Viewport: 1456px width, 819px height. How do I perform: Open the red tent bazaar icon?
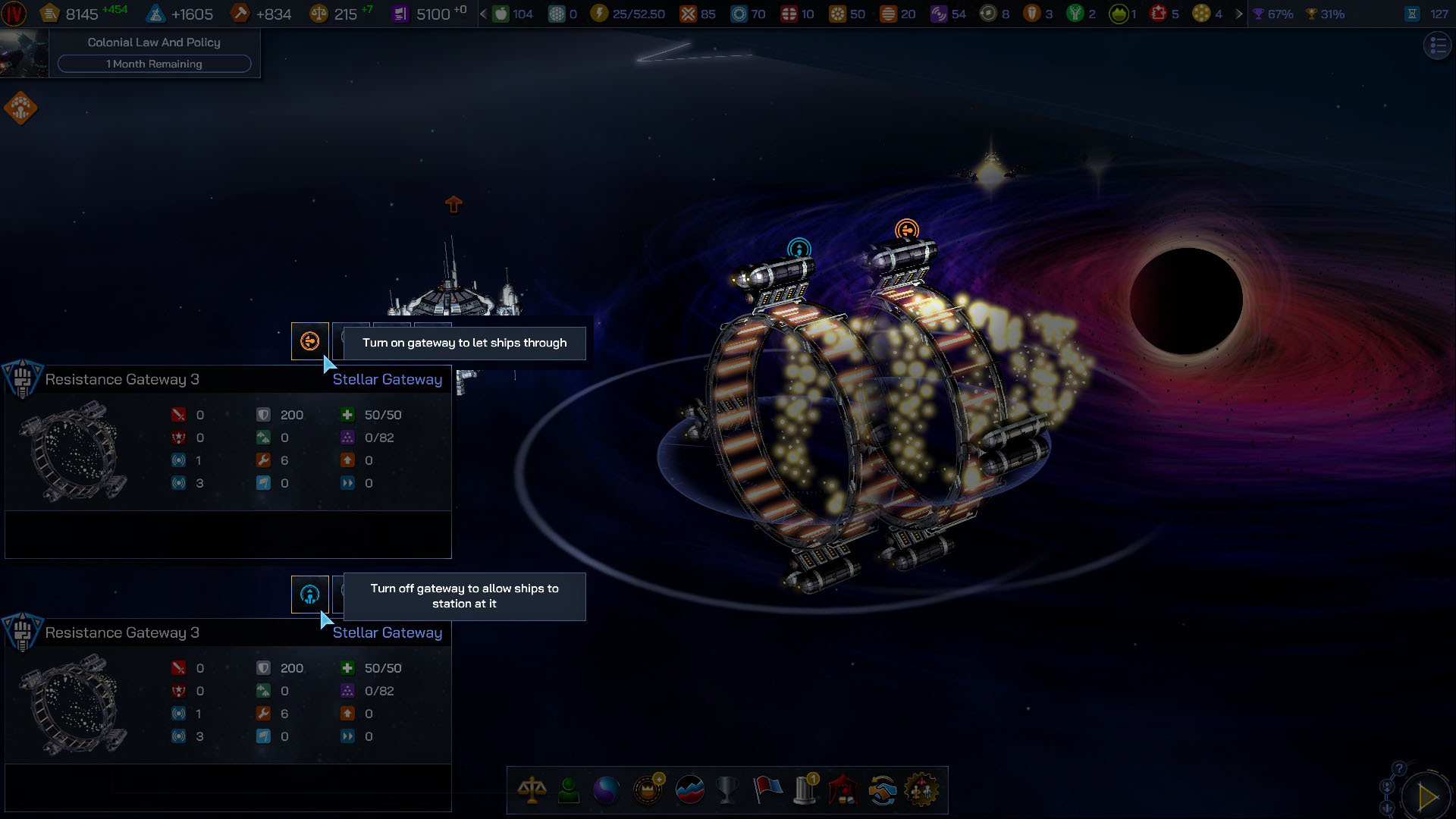coord(843,790)
